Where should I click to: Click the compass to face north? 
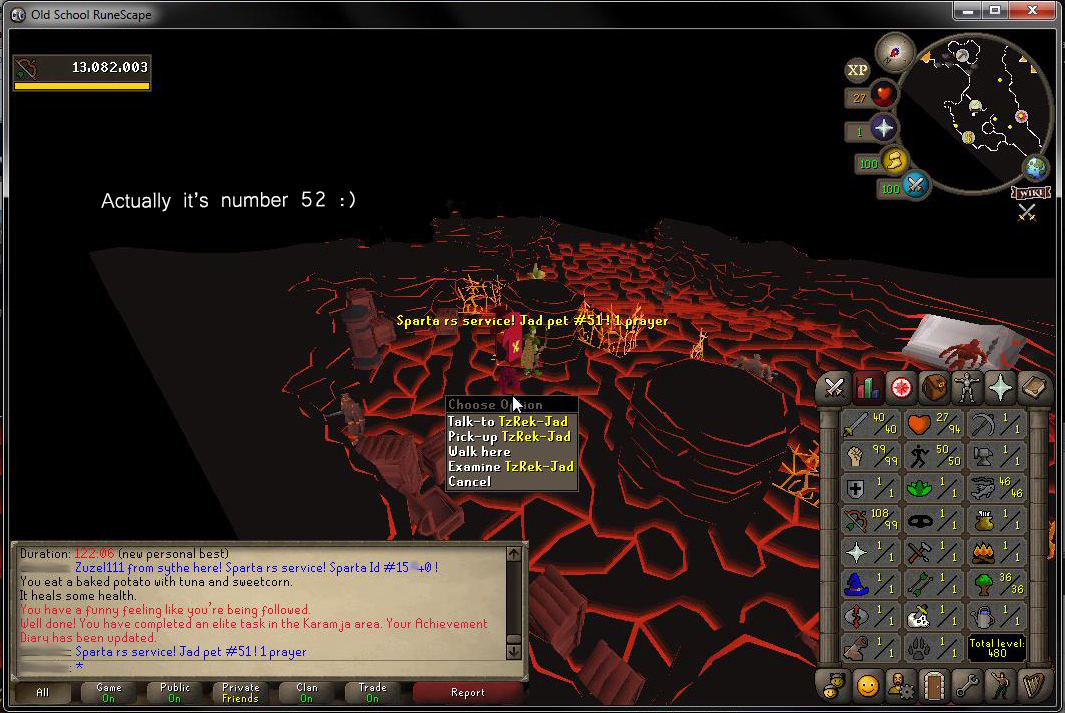pos(893,51)
